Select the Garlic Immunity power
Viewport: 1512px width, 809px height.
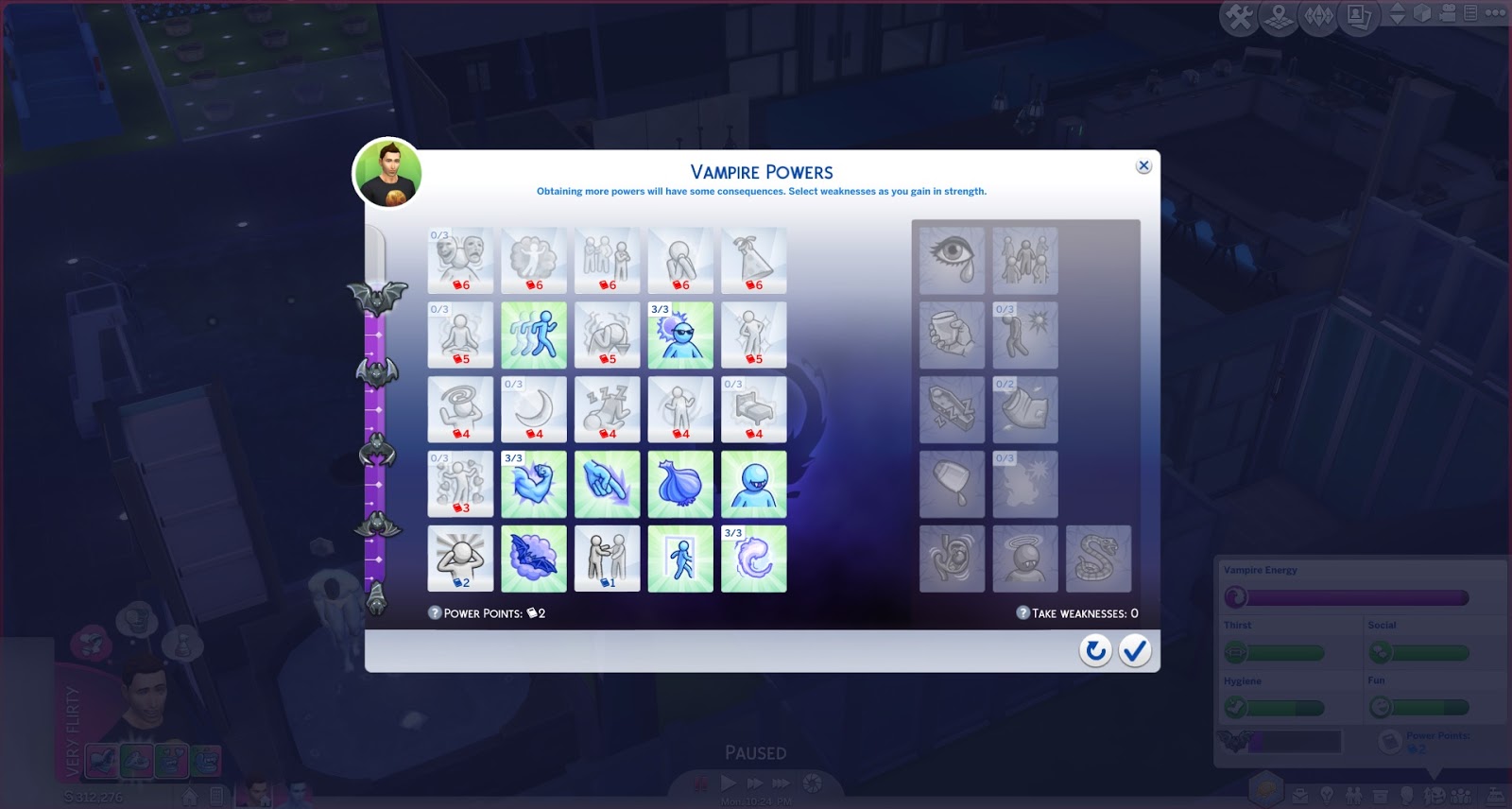(680, 483)
